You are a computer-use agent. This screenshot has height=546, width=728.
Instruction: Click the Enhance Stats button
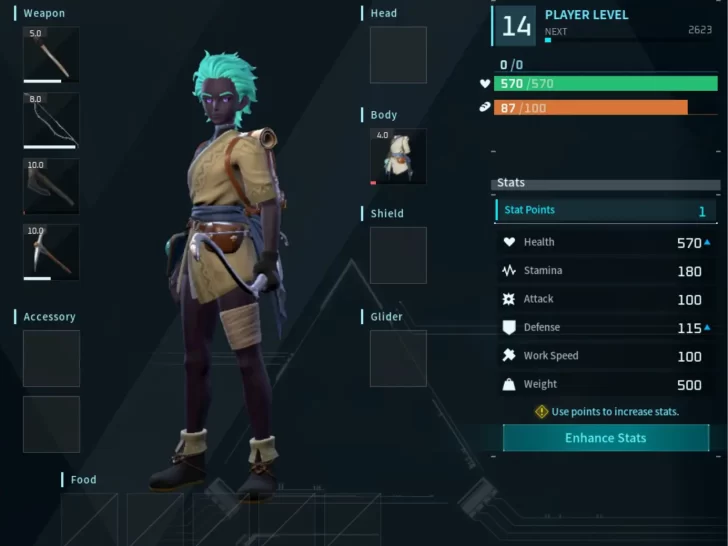605,438
